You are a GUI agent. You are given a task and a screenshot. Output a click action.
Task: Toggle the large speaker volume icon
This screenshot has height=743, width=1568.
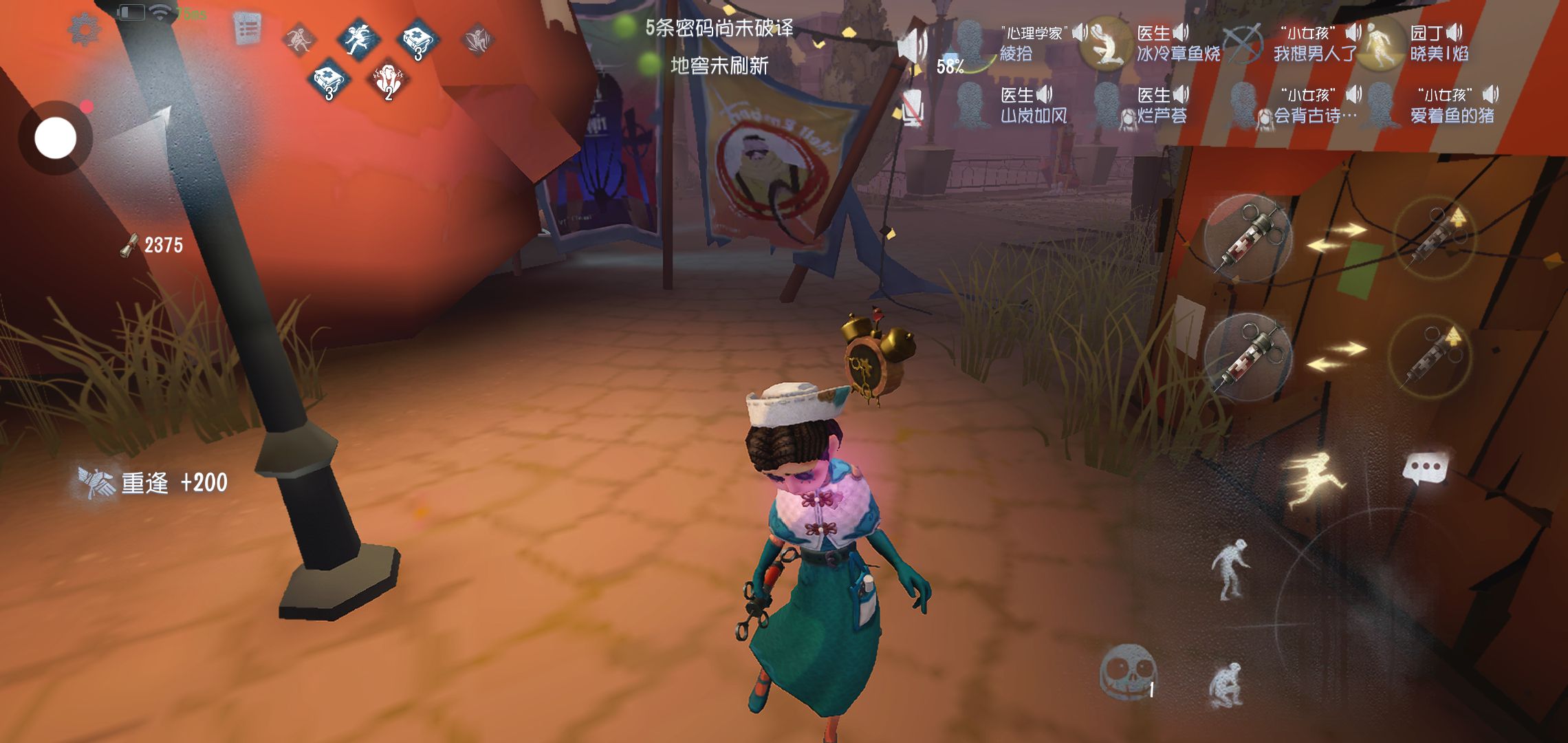(x=913, y=46)
